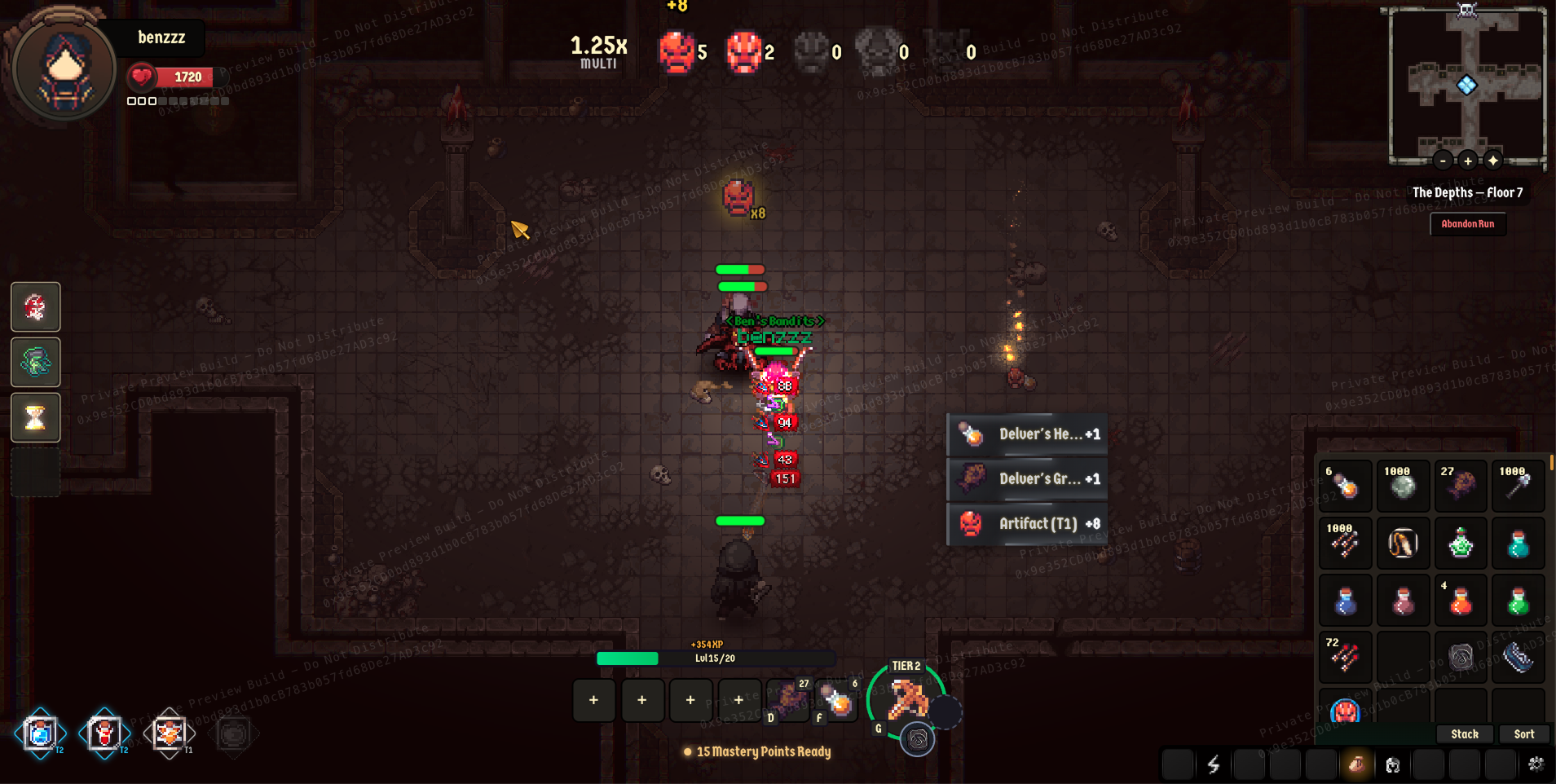Screen dimensions: 1556x784
Task: Open the helmet equipment toolbar icon
Action: [1392, 764]
